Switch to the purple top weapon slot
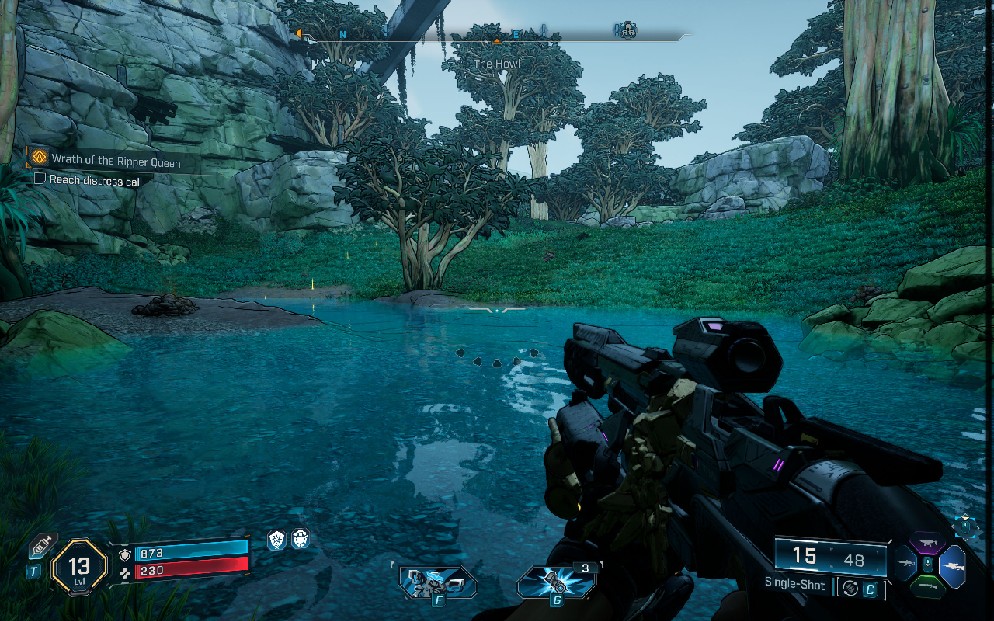 click(x=926, y=545)
